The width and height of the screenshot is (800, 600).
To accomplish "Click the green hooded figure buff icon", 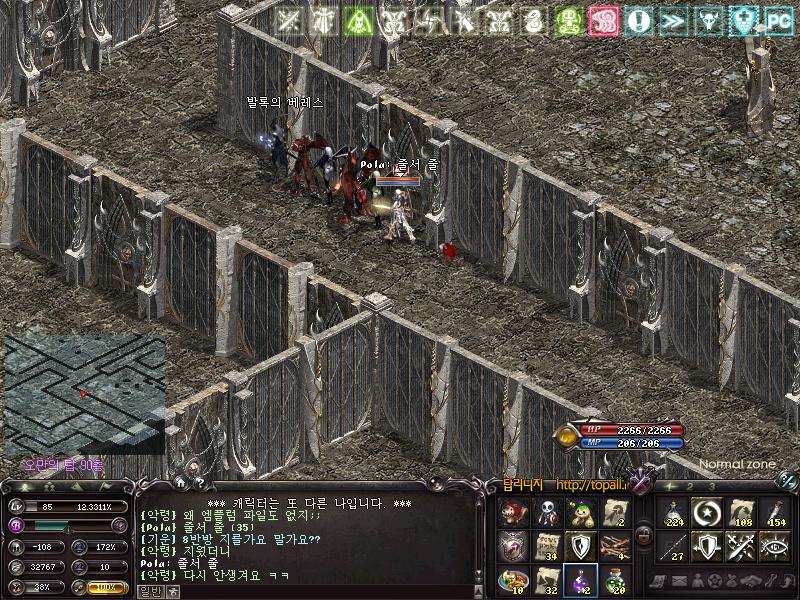I will click(566, 21).
